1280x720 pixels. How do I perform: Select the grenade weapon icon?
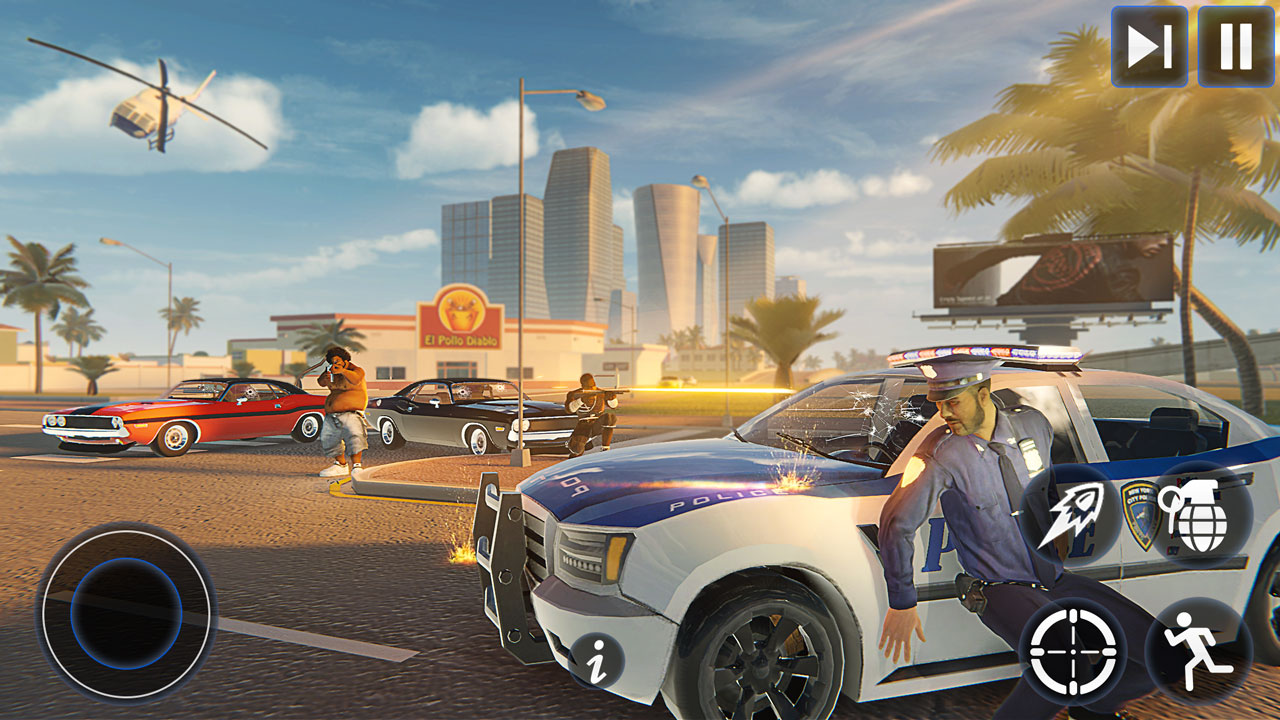[1197, 515]
